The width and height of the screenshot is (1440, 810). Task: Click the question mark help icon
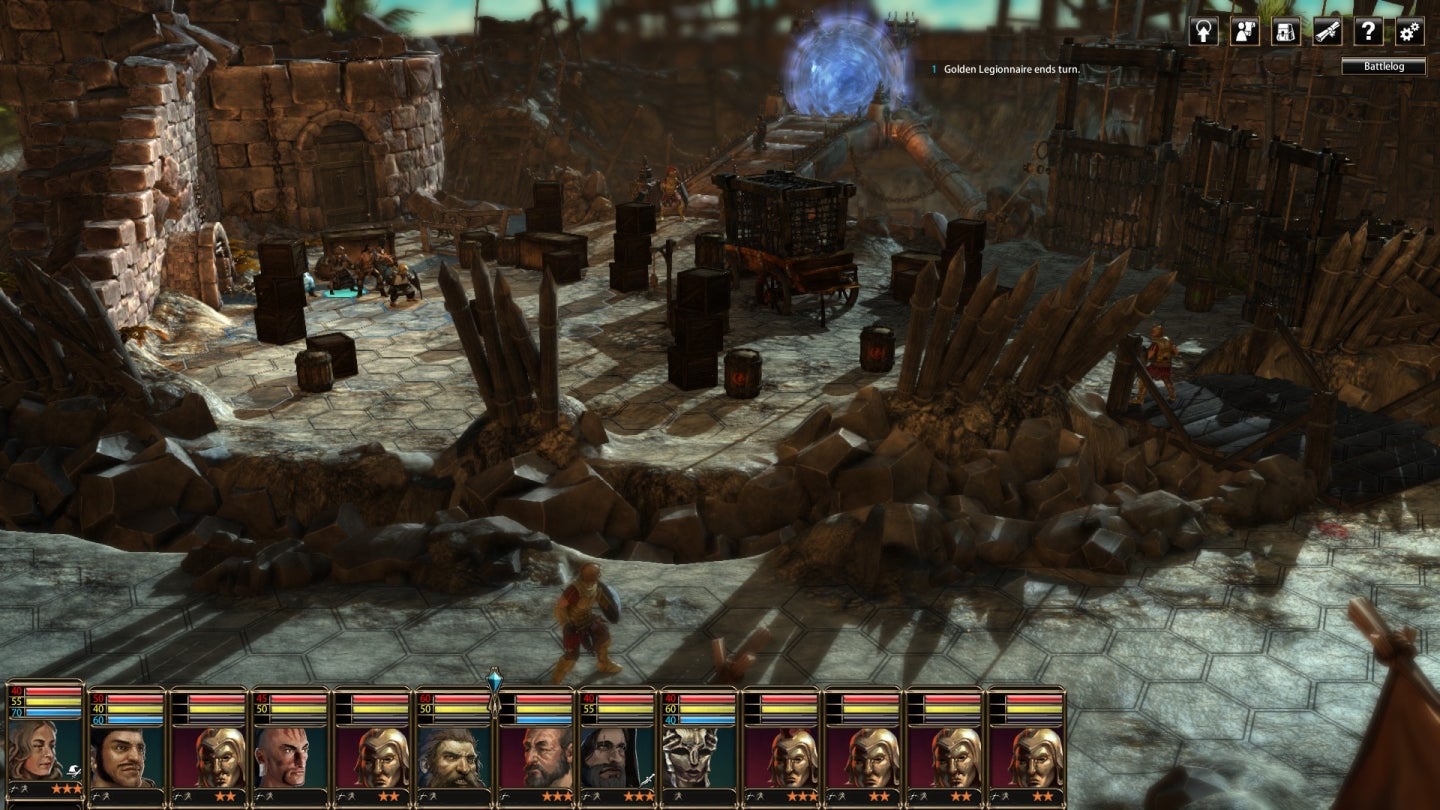(x=1369, y=31)
